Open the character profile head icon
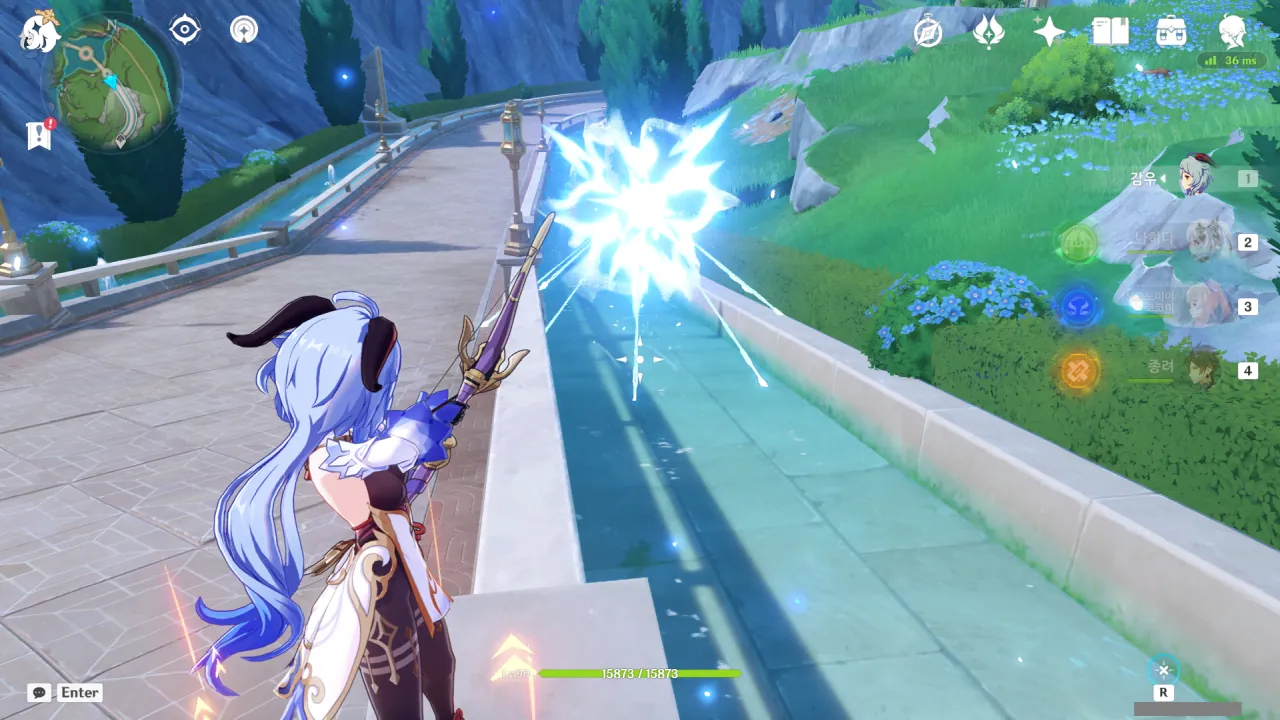 [1233, 33]
